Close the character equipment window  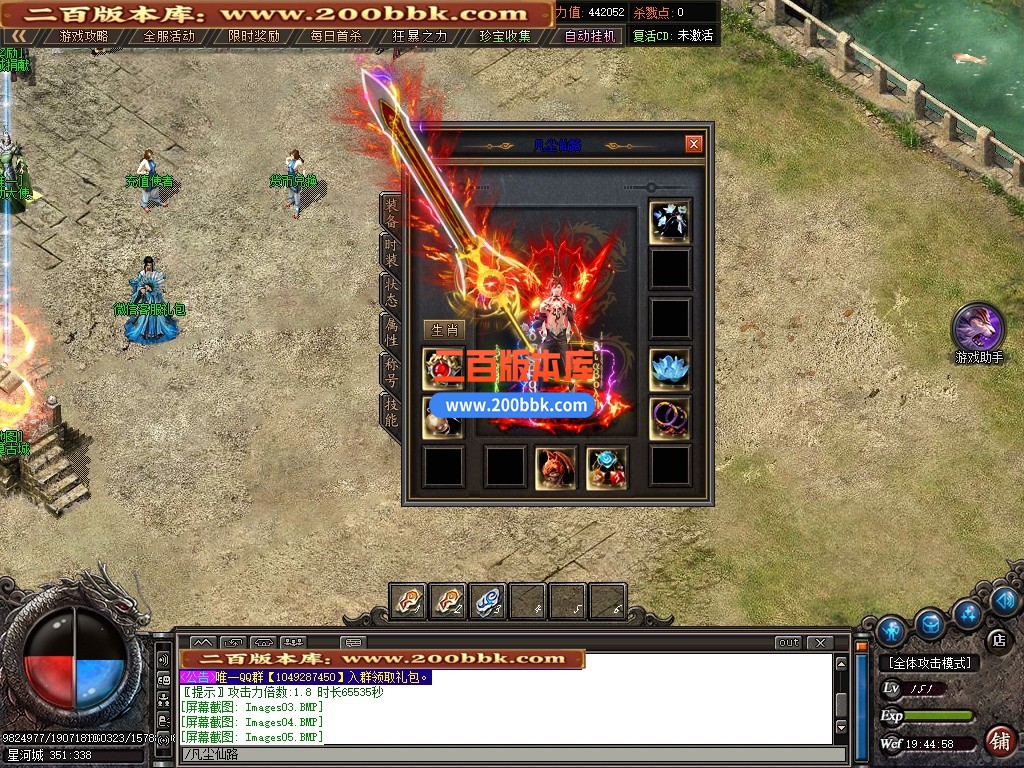(694, 145)
